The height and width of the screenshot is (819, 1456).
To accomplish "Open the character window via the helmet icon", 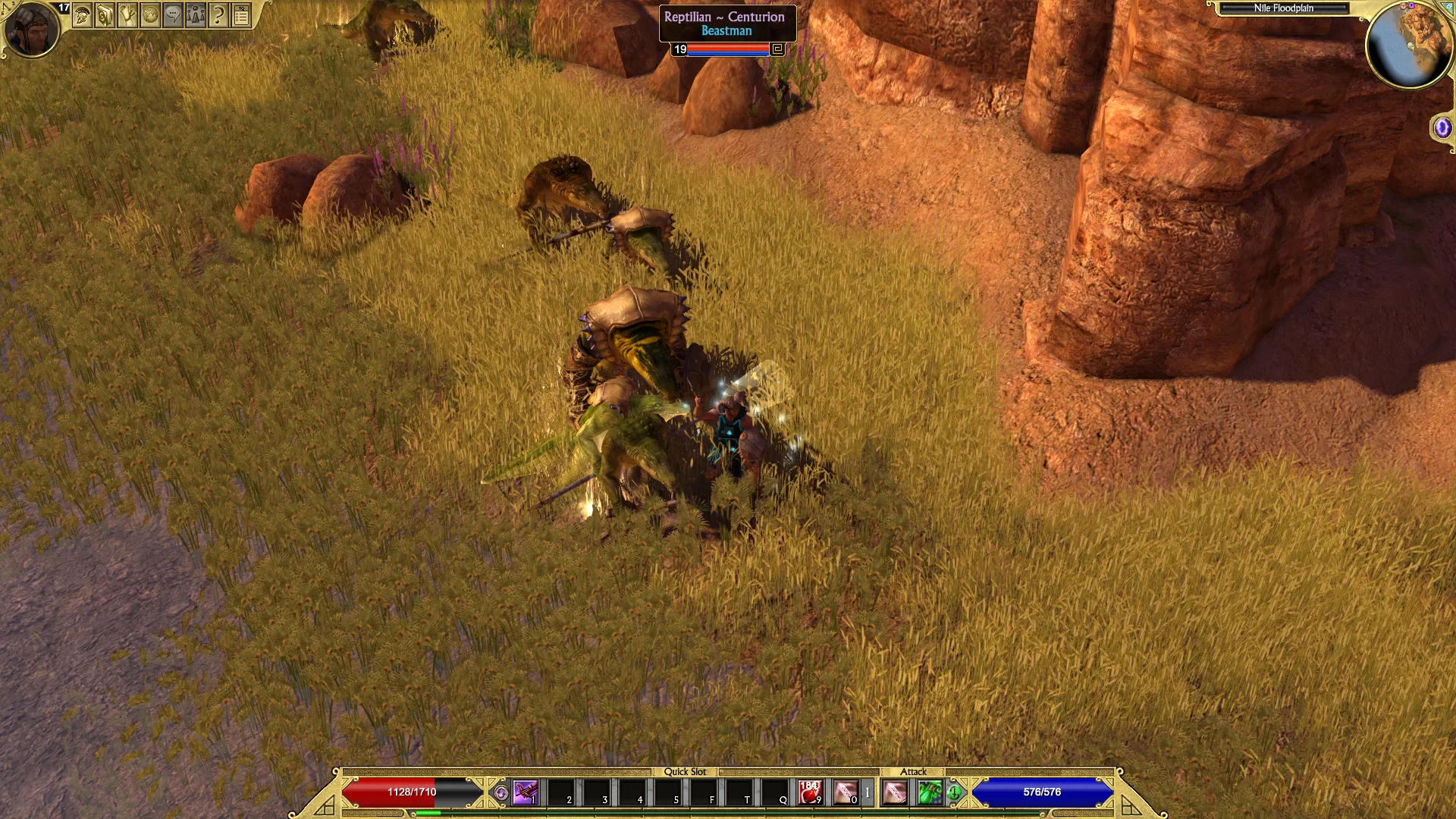I will coord(83,14).
